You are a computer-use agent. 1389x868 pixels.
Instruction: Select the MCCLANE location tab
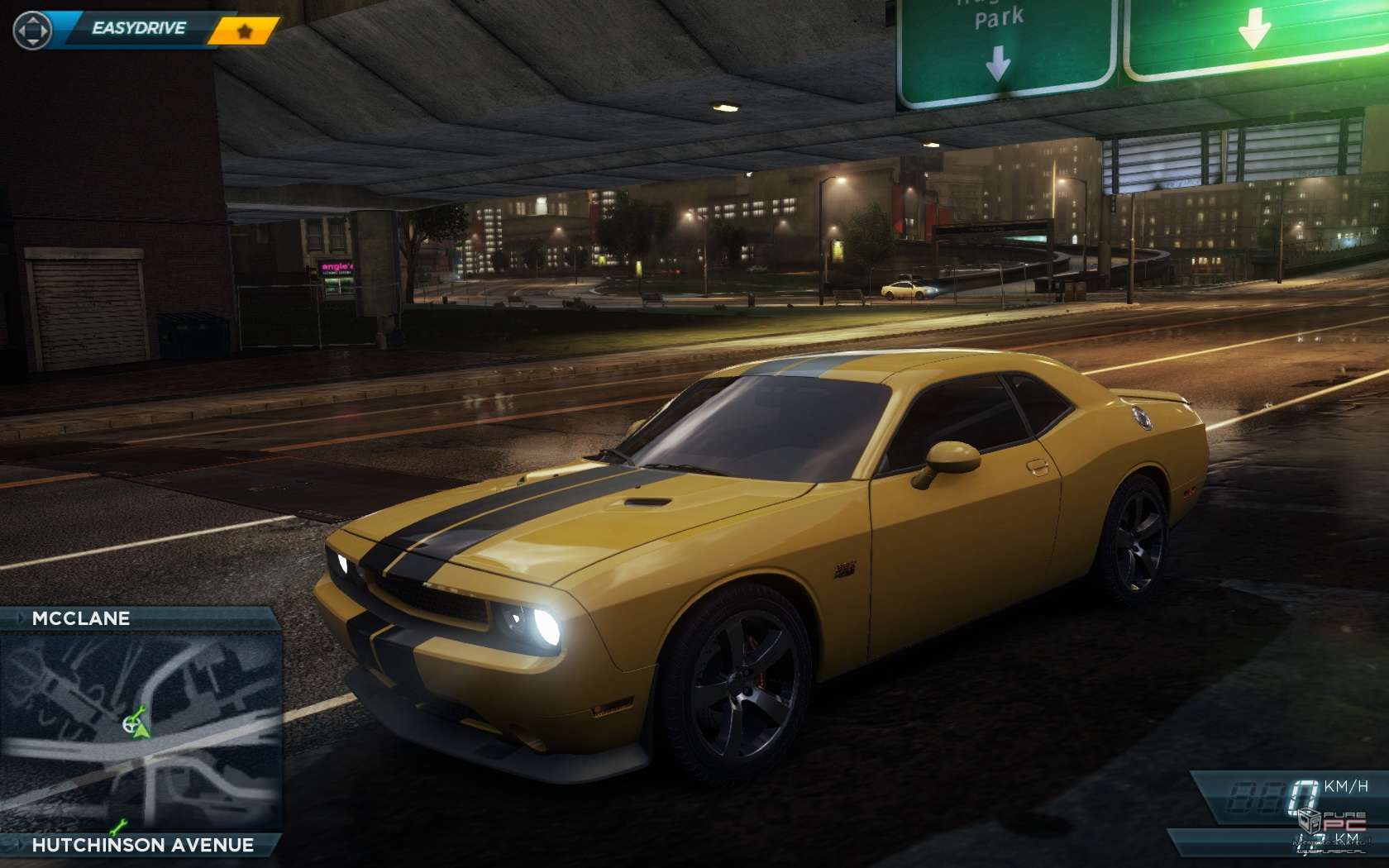[81, 618]
